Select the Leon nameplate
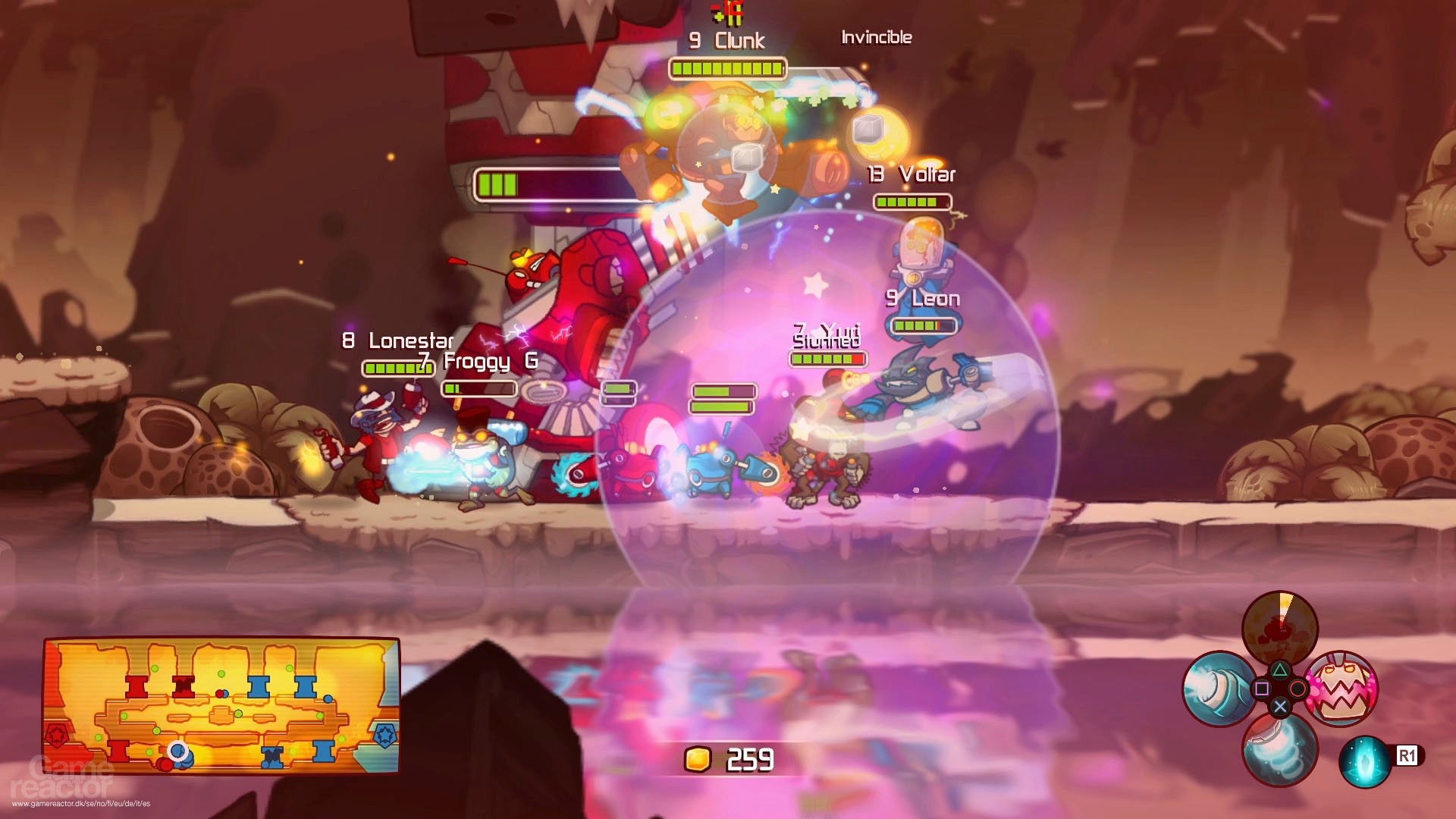Viewport: 1456px width, 819px height. click(x=923, y=299)
